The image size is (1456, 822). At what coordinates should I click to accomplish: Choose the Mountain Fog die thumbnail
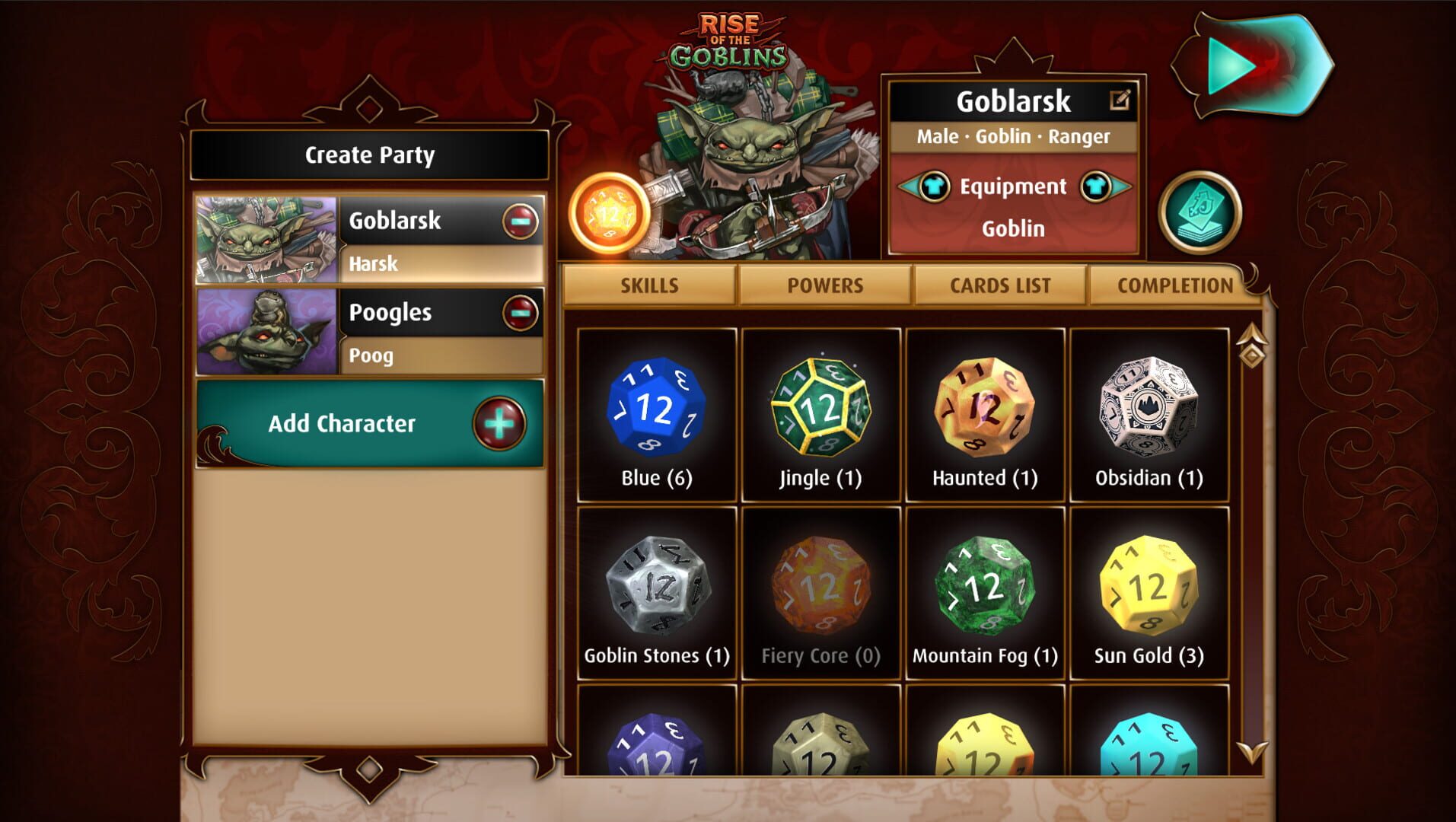[985, 586]
